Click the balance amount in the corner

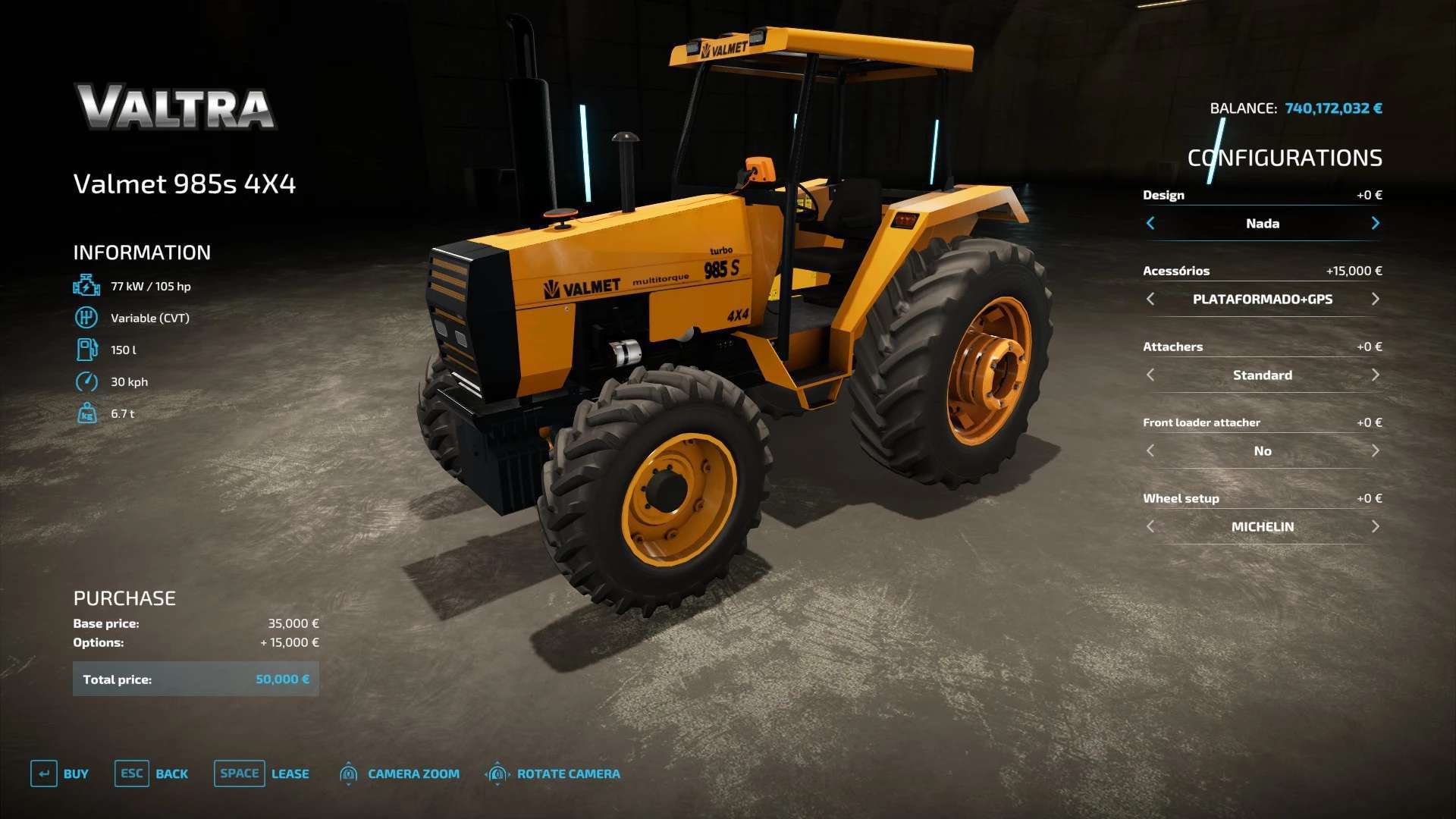pos(1333,108)
